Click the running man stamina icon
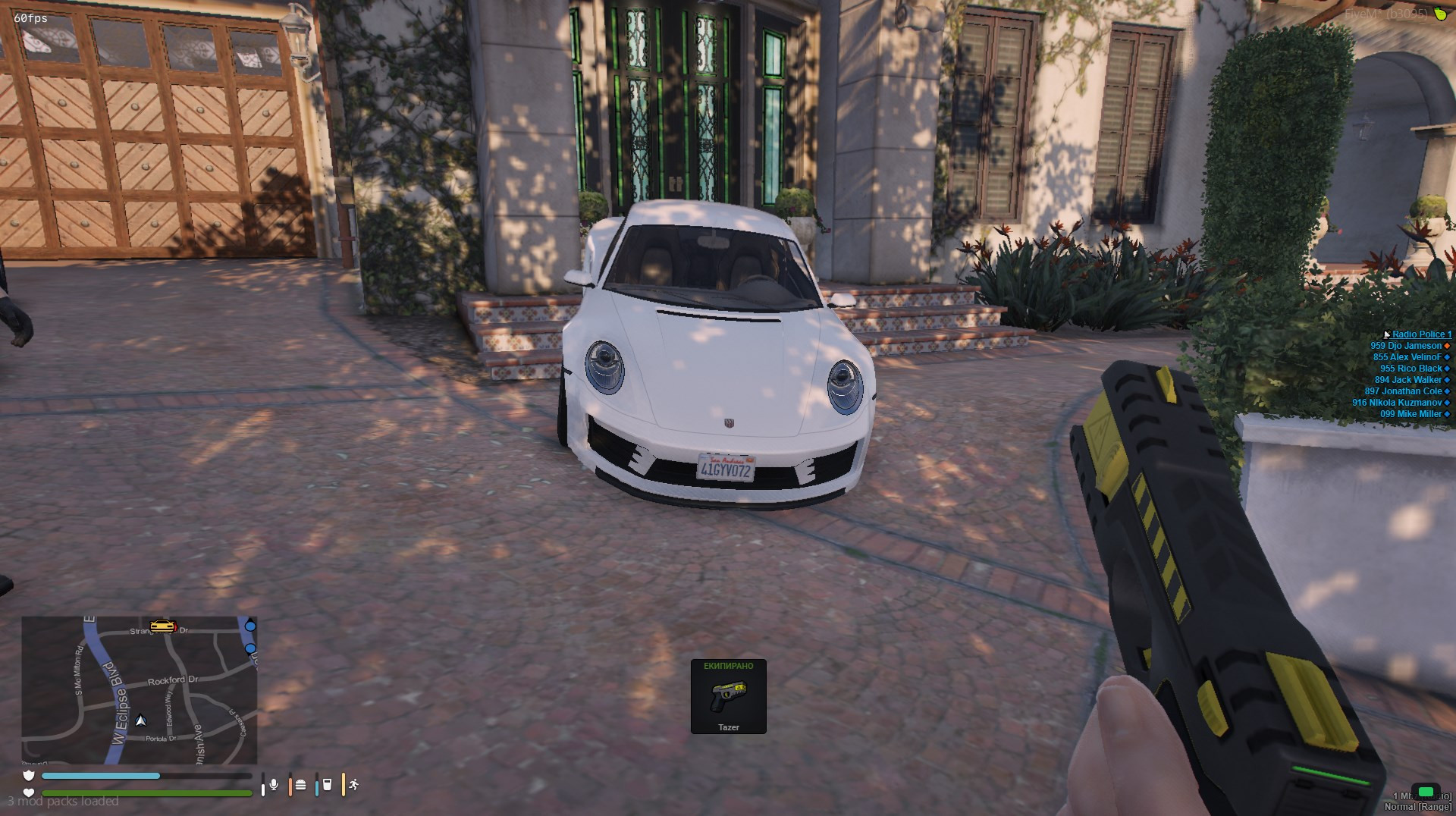 tap(353, 785)
